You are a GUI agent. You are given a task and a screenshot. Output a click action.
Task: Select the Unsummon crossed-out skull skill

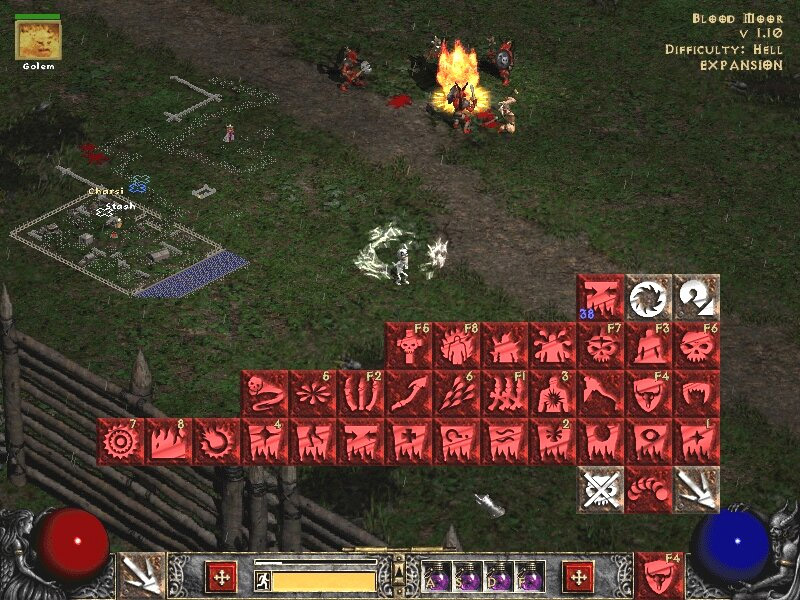pyautogui.click(x=601, y=489)
